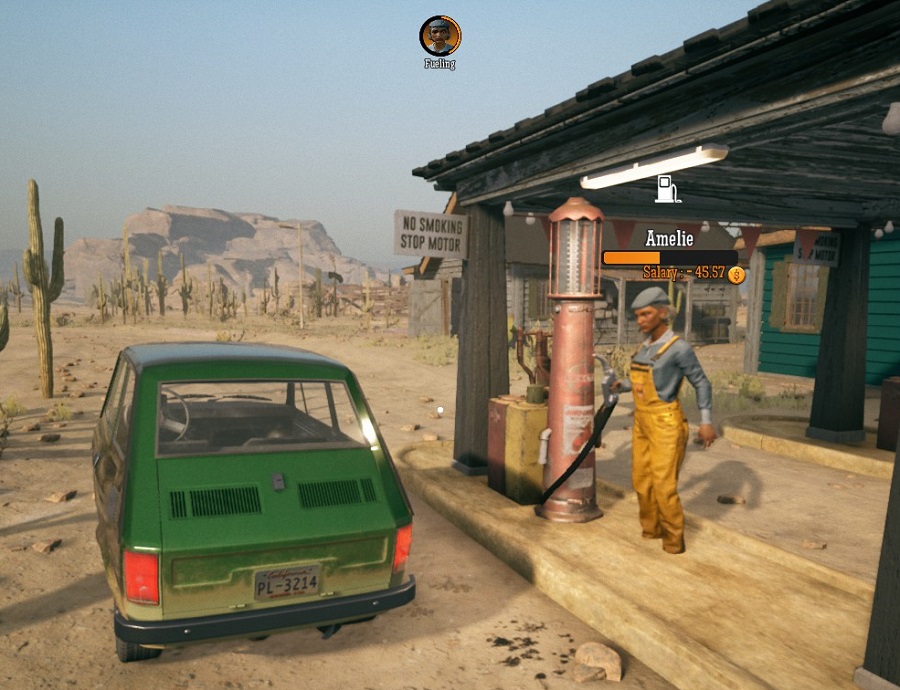The height and width of the screenshot is (690, 900).
Task: Click the white fuel pump icon above Amelie
Action: pyautogui.click(x=668, y=189)
